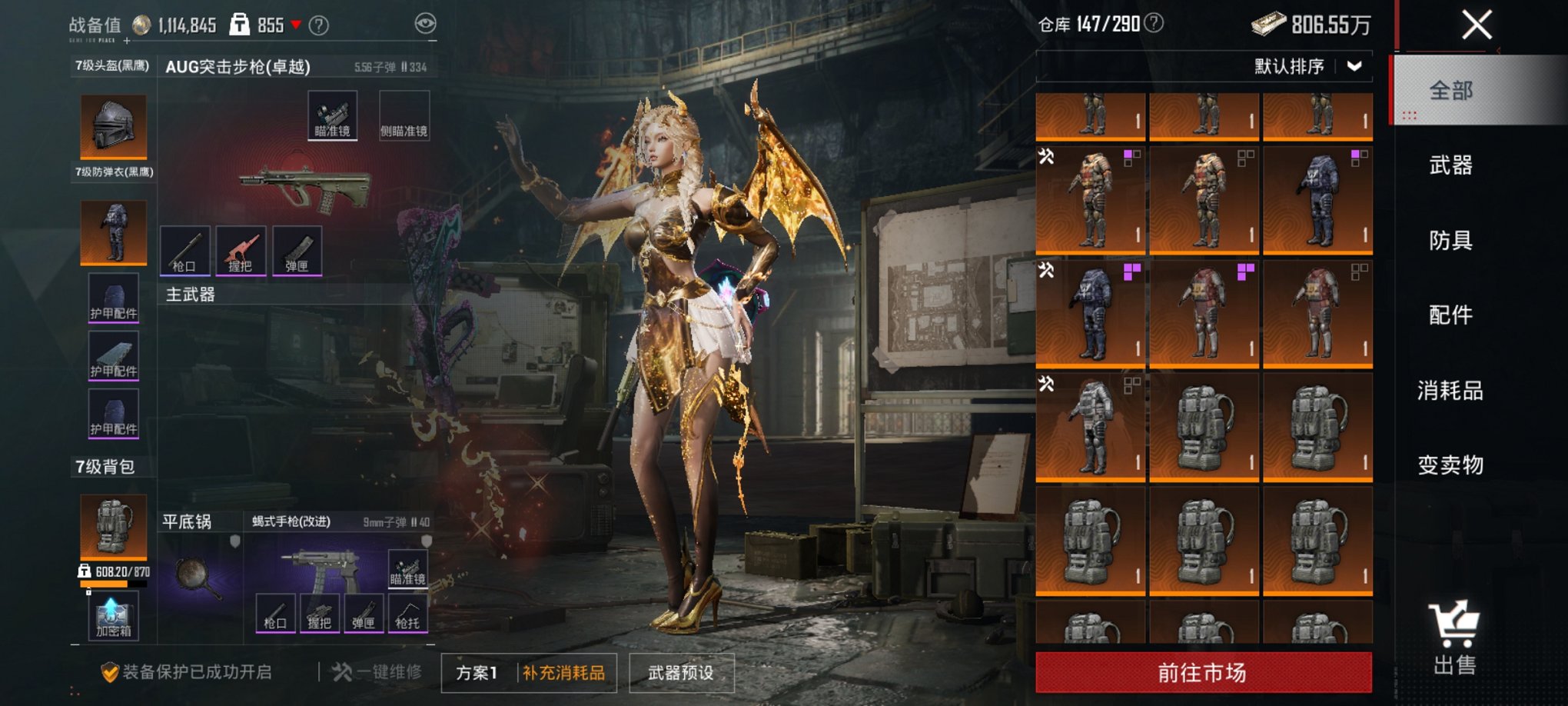The height and width of the screenshot is (706, 1568).
Task: Close the loadout screen with the X
Action: tap(1477, 25)
